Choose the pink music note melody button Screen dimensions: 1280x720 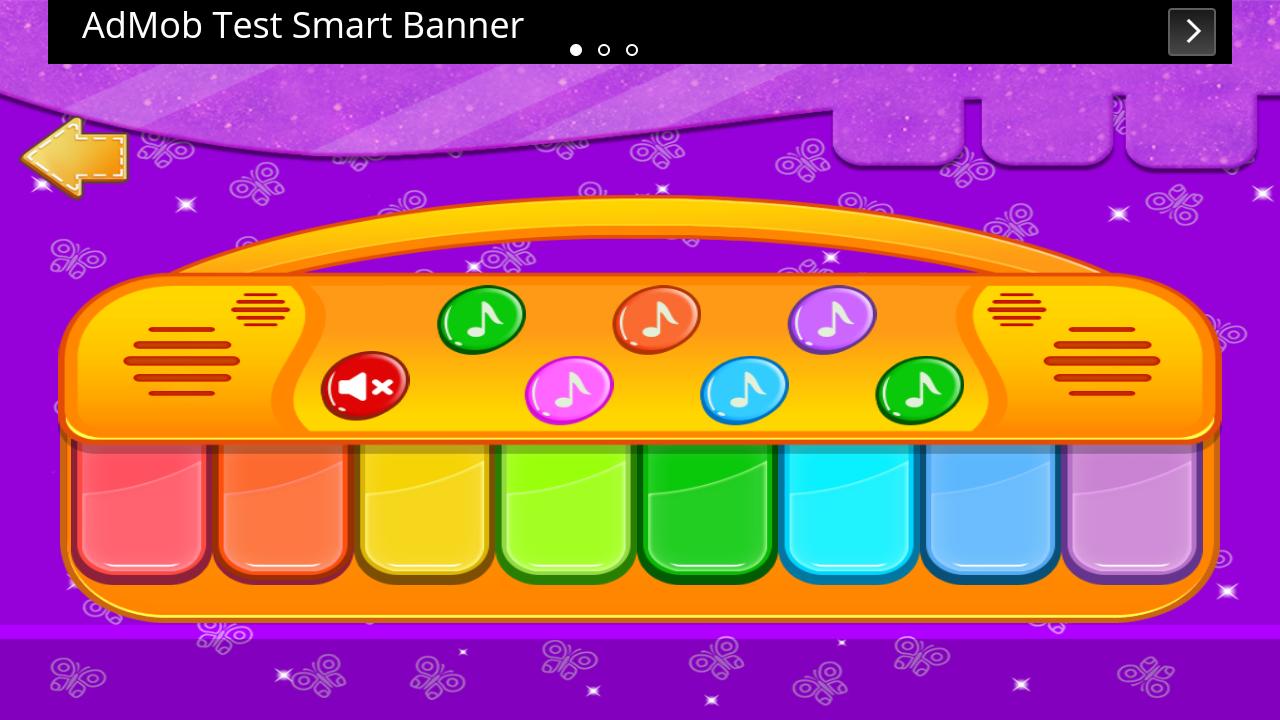tap(569, 389)
